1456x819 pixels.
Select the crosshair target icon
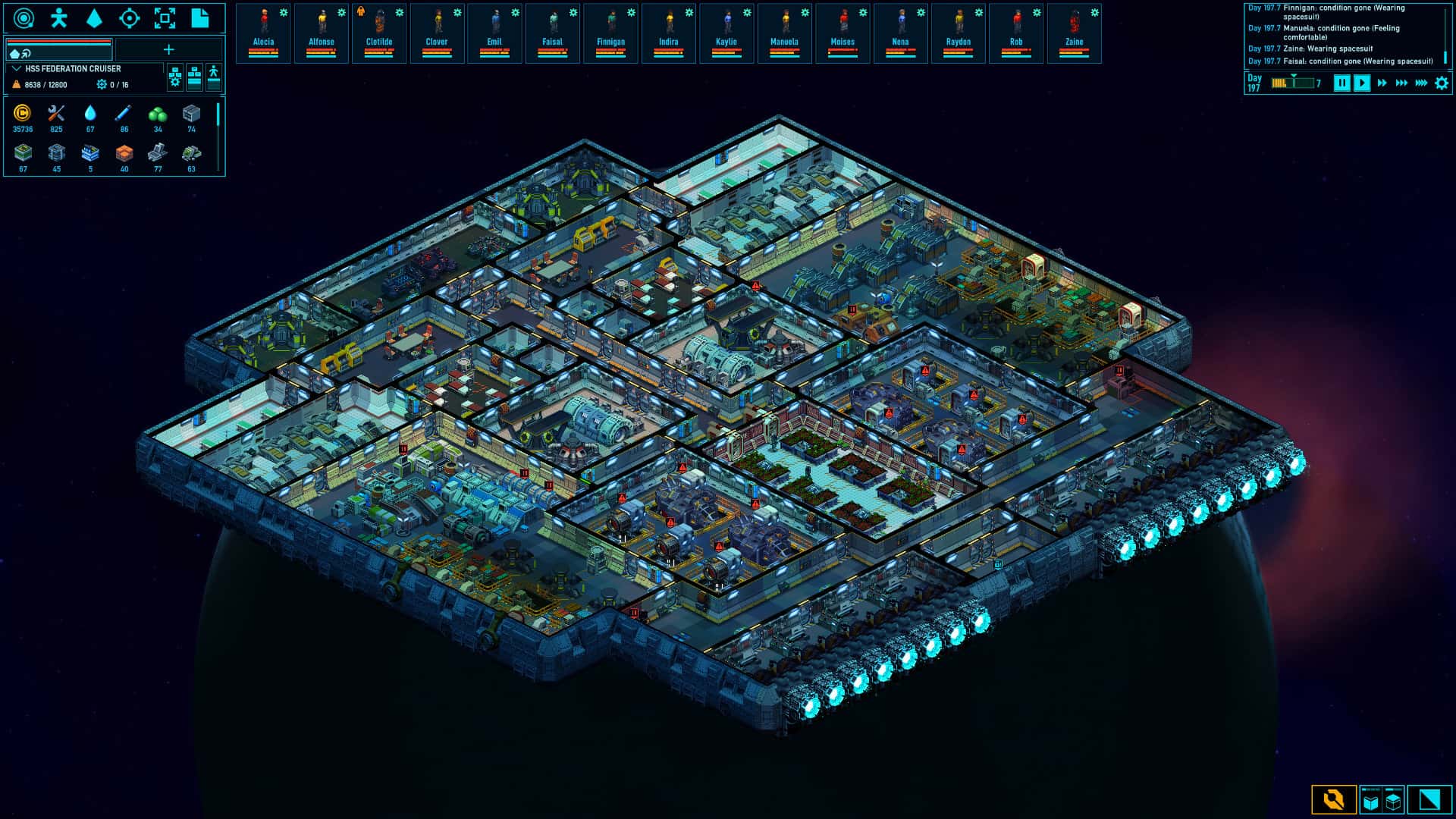coord(130,18)
